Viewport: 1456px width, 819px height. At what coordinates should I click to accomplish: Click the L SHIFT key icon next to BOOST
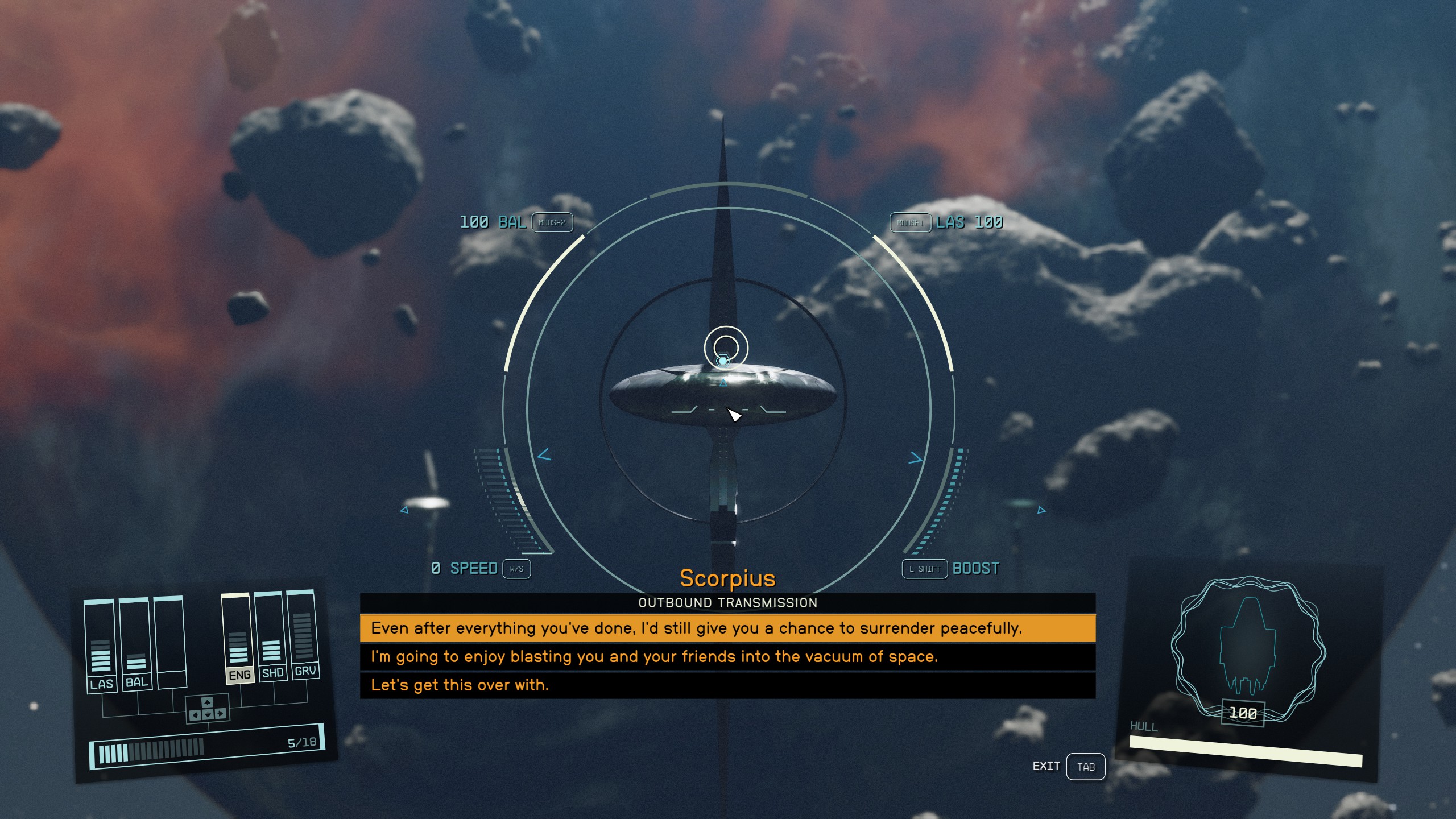coord(924,569)
